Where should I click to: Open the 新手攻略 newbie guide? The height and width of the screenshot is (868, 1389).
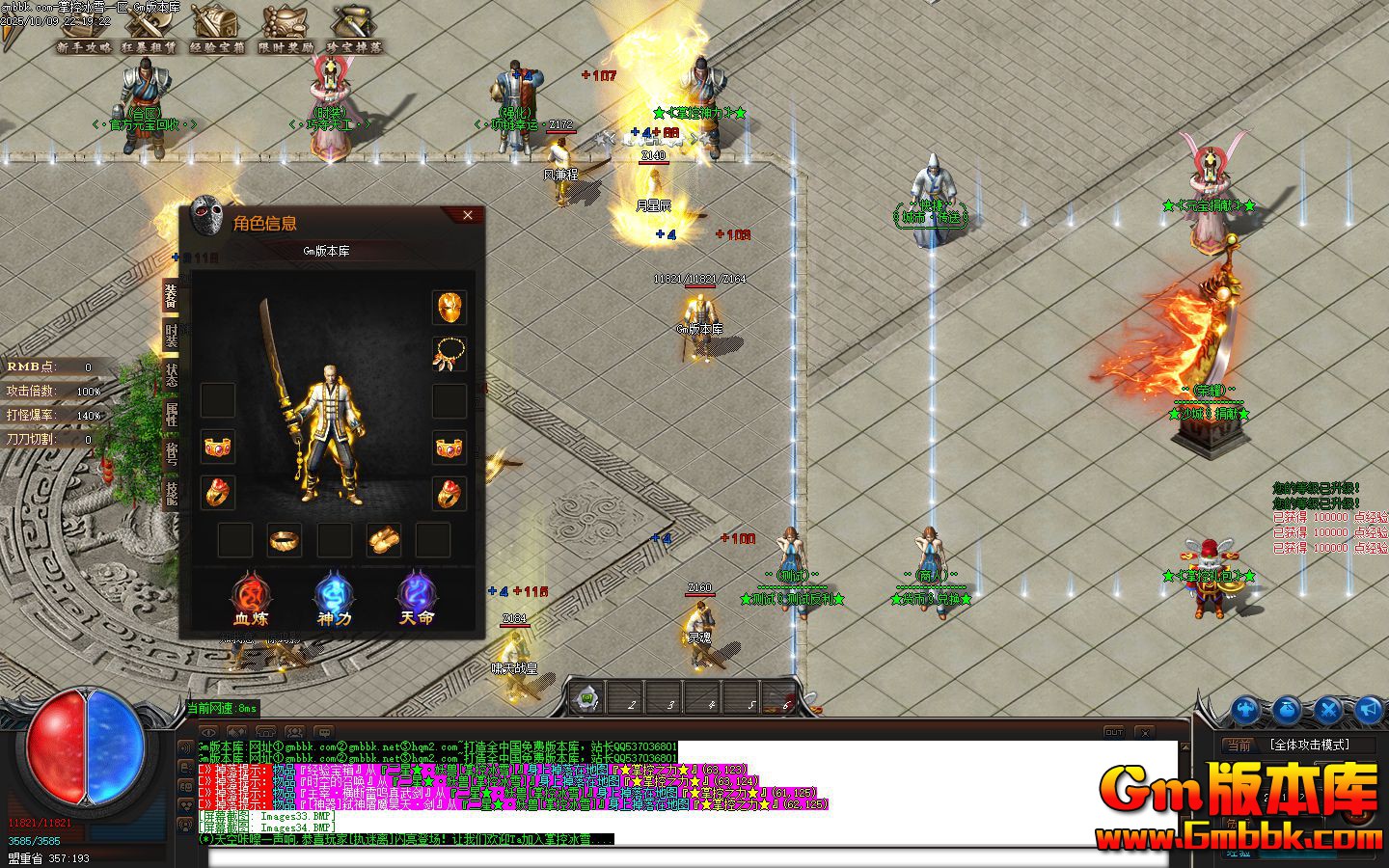pos(82,29)
